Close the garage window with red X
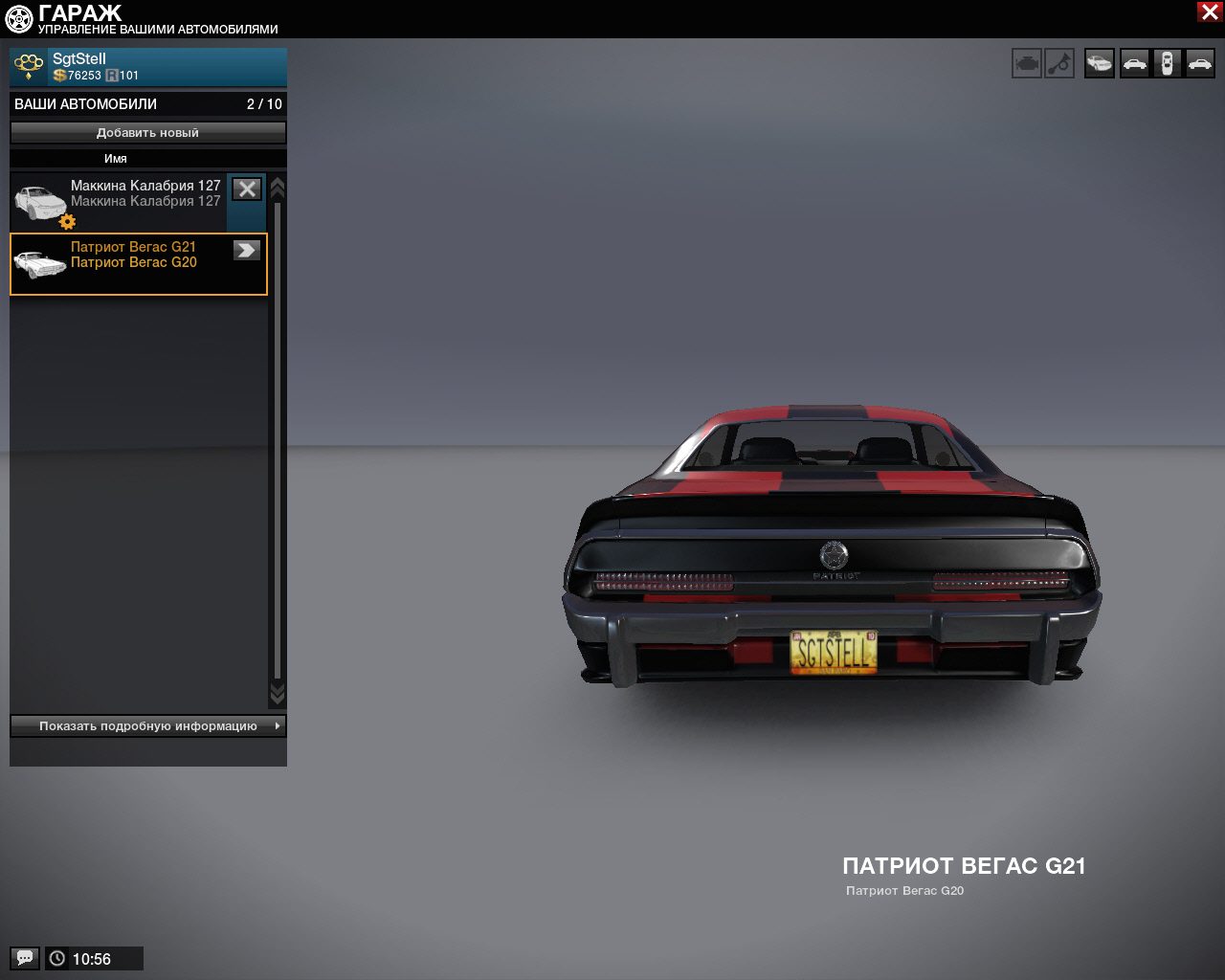The image size is (1225, 980). point(1209,11)
